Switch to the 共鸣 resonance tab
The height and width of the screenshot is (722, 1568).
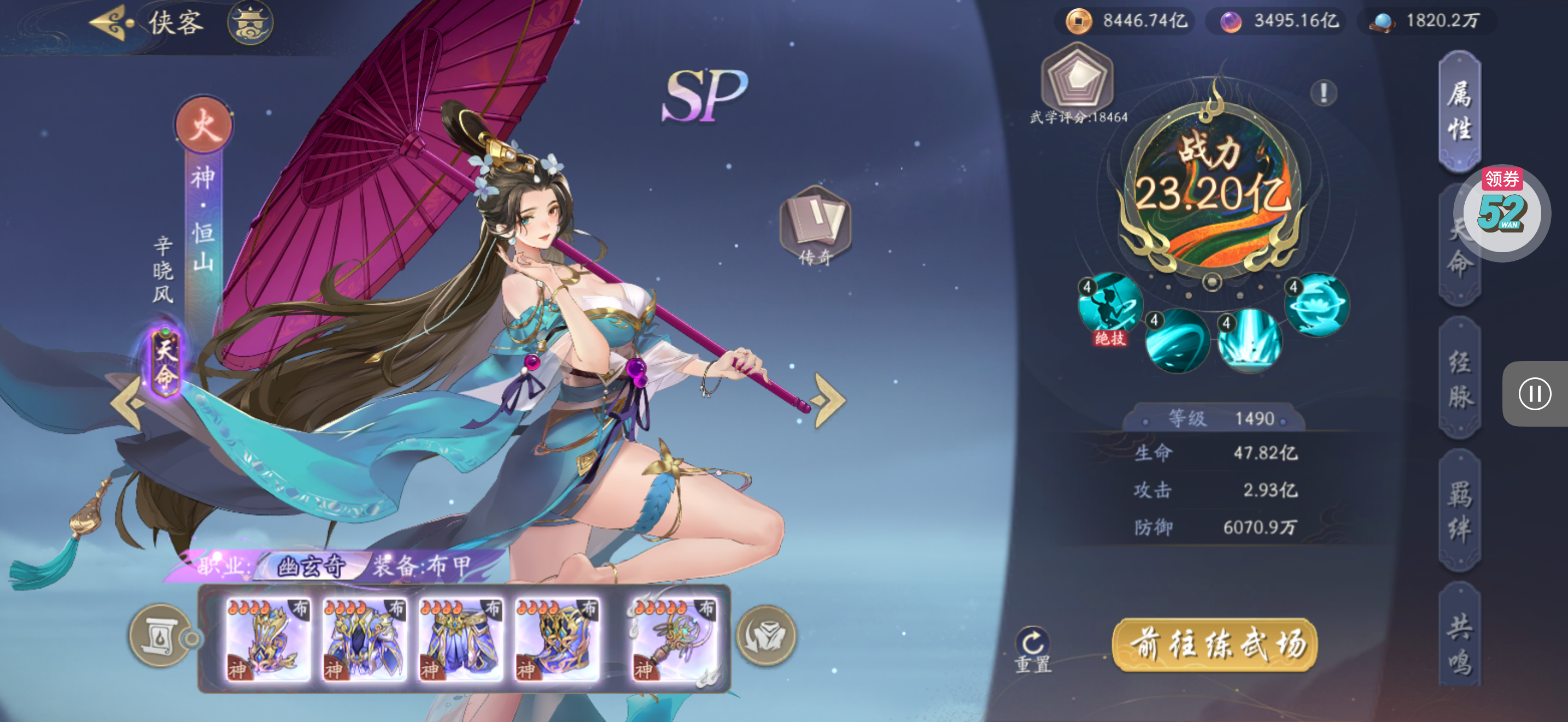[x=1460, y=644]
